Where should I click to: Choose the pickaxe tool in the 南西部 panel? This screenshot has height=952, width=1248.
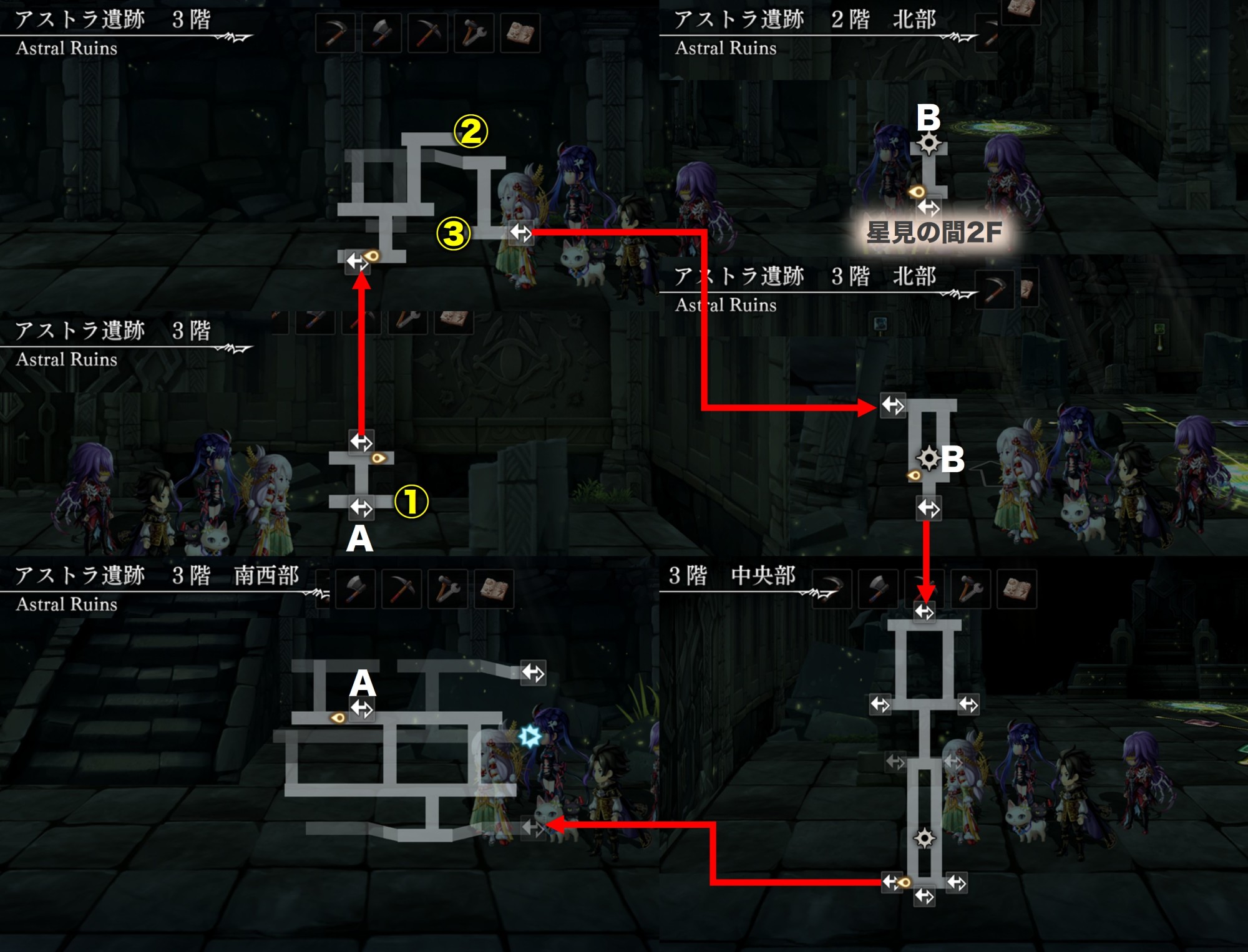(402, 588)
